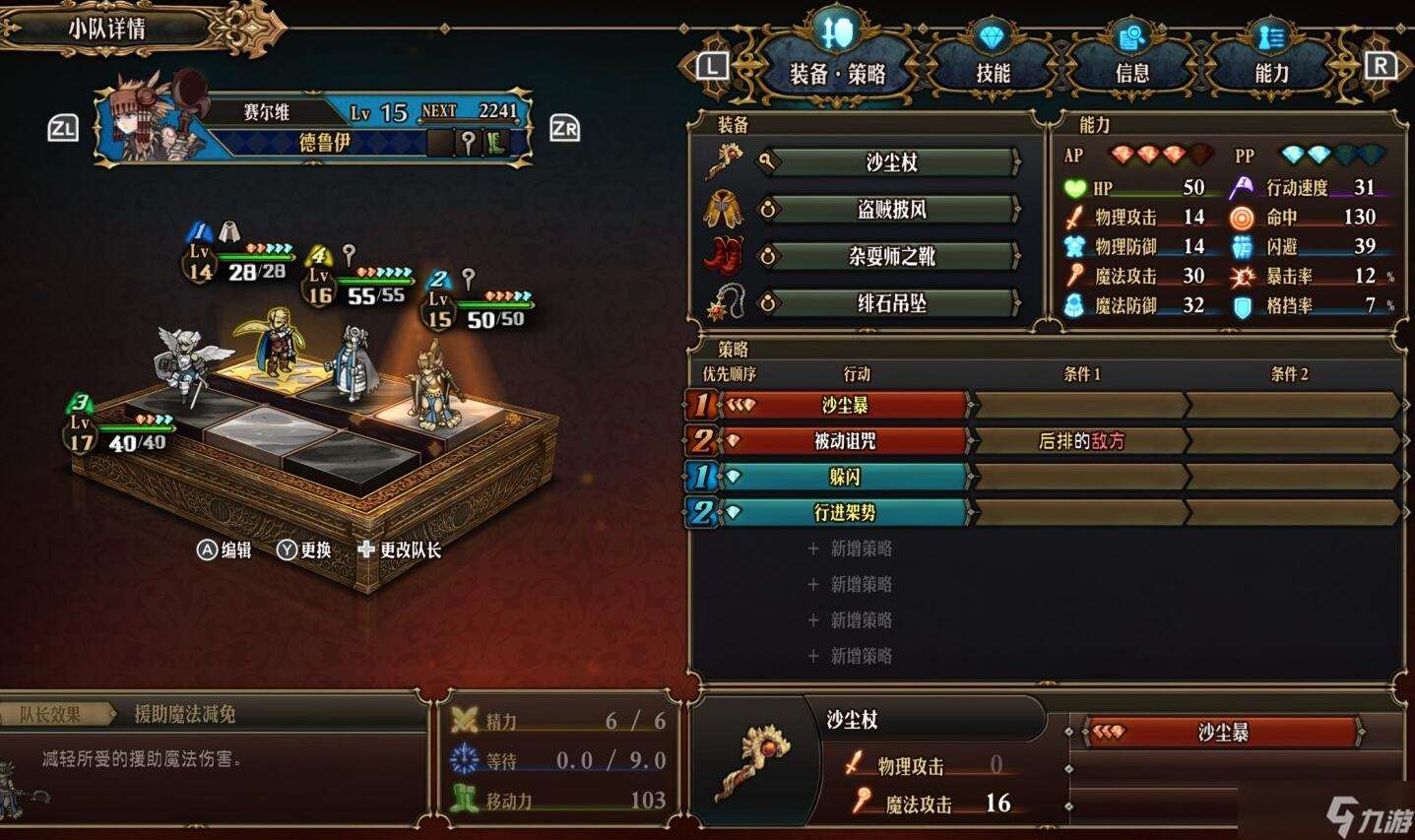Screen dimensions: 1415x840
Task: Toggle priority badge on 被动诅咒 strategy
Action: 701,441
